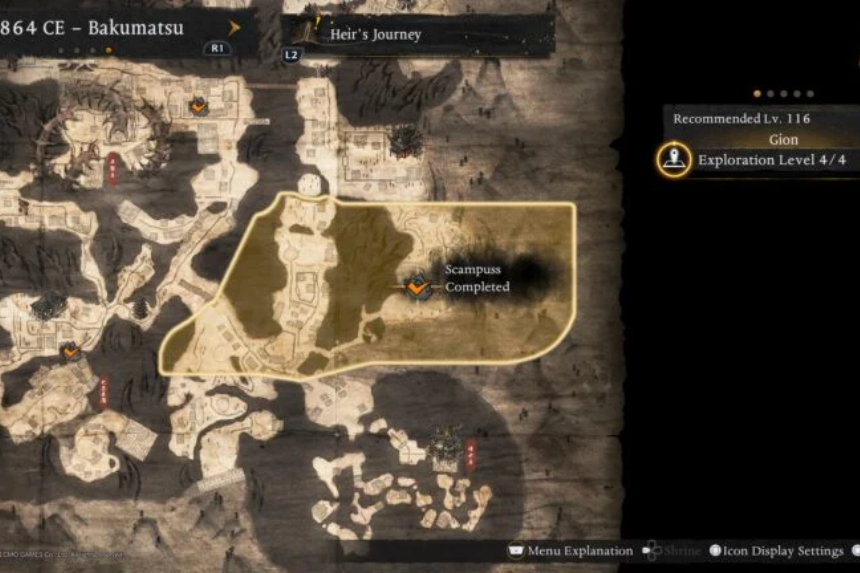860x573 pixels.
Task: Click the Gion exploration level pin icon
Action: click(674, 160)
